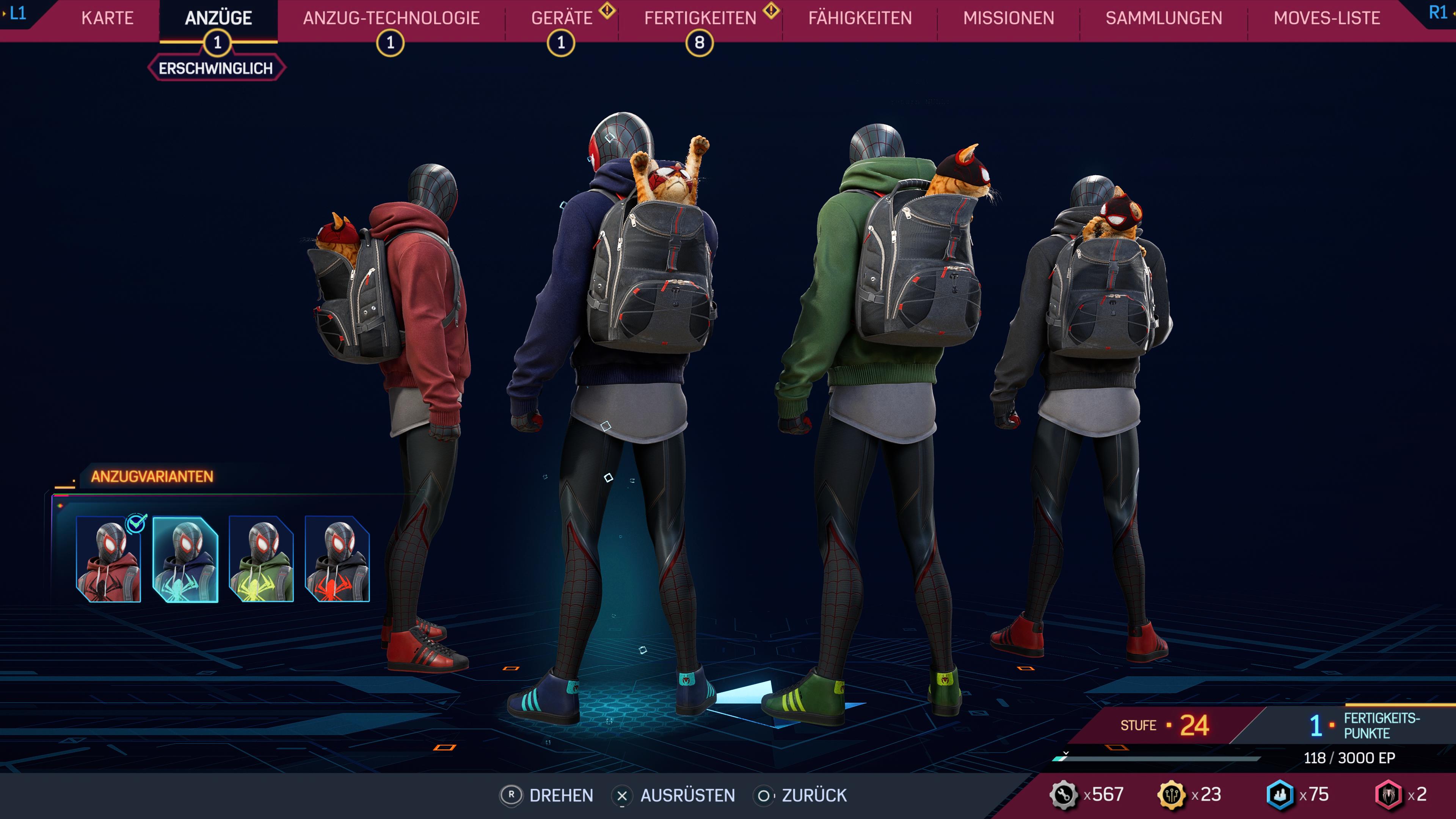1456x819 pixels.
Task: Open the Geräte tab
Action: (x=562, y=18)
